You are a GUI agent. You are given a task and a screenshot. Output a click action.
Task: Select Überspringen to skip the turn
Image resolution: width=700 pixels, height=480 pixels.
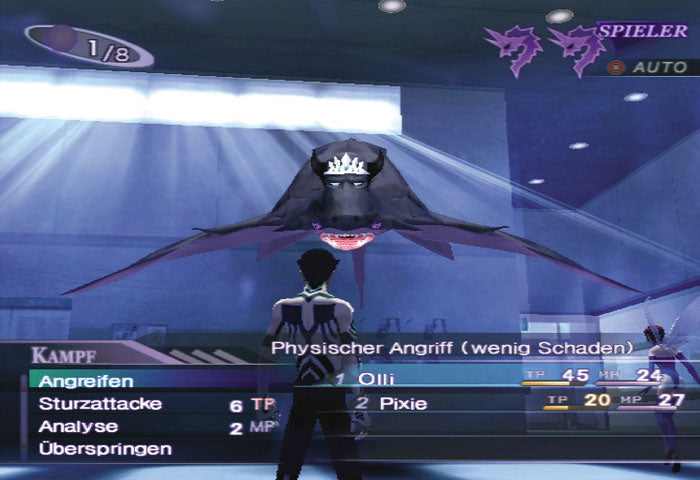point(104,449)
